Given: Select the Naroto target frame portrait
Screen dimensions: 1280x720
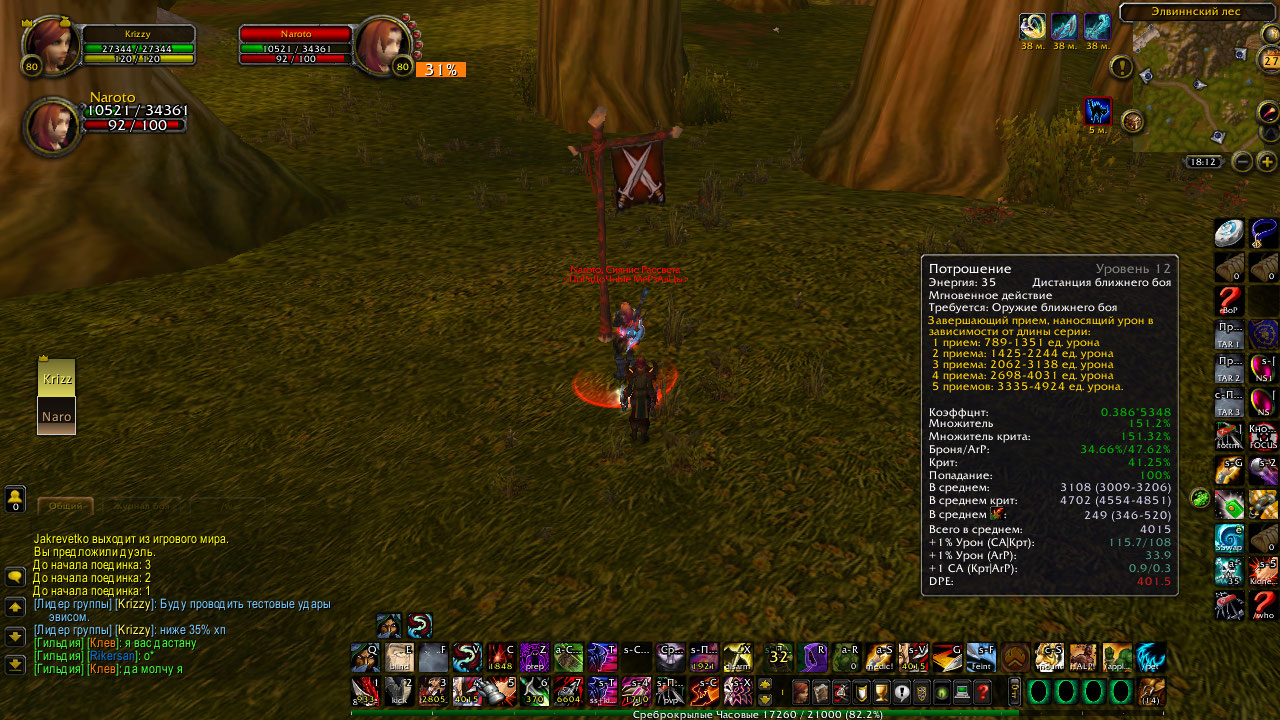Looking at the screenshot, I should (x=378, y=46).
